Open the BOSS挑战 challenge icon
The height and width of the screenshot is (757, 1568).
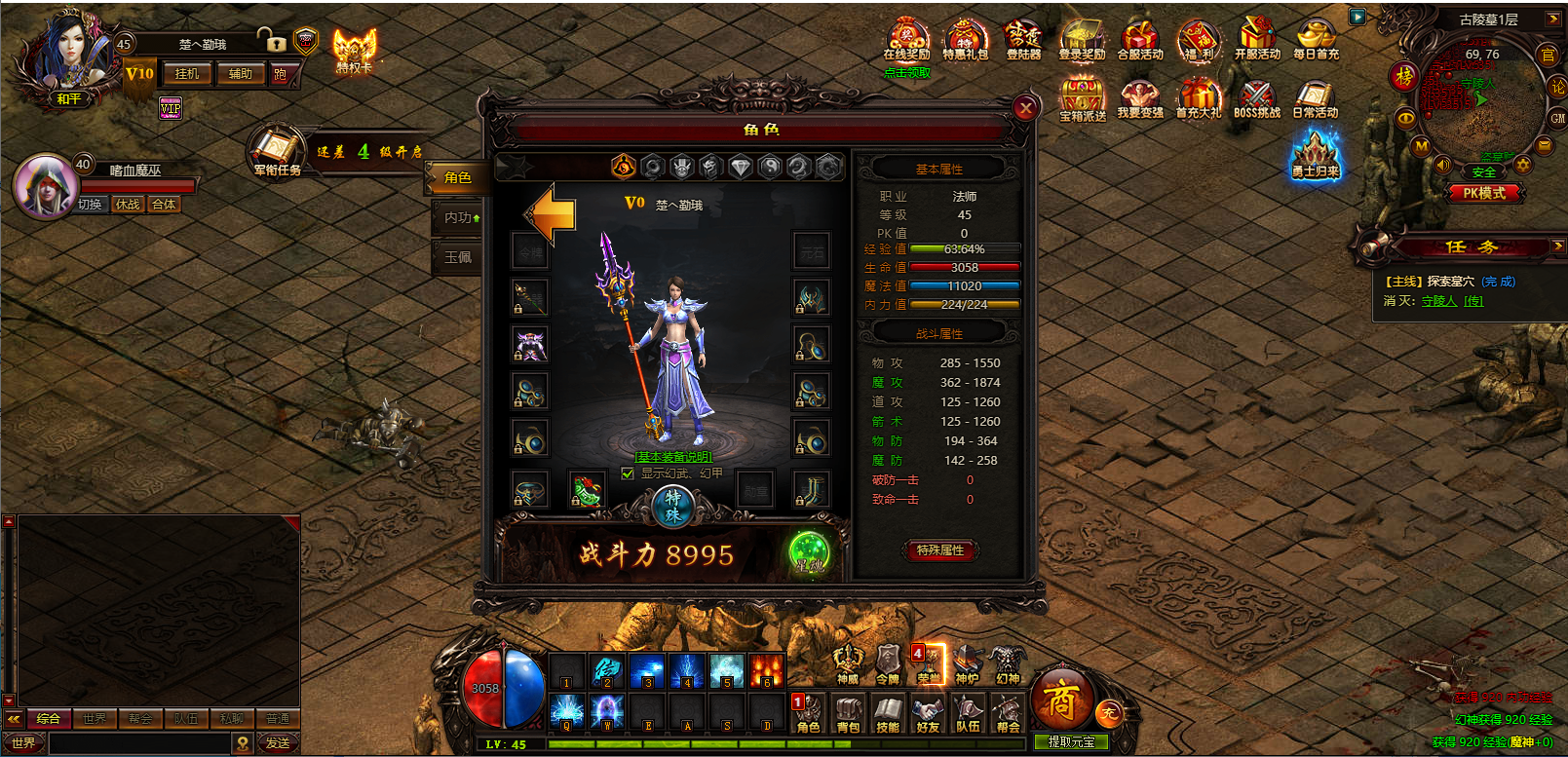pos(1257,99)
